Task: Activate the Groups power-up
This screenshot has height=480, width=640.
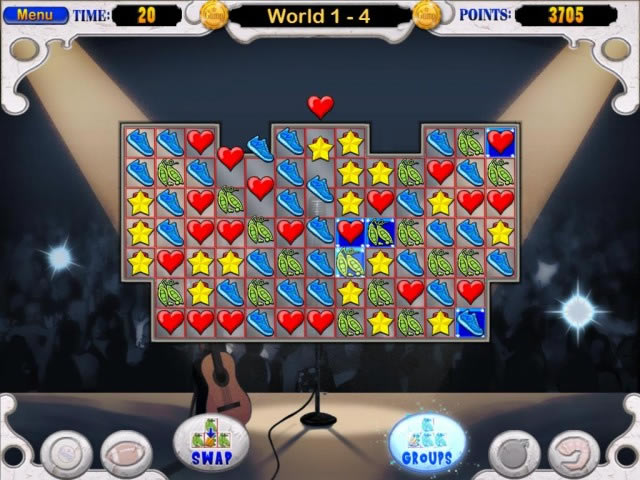Action: point(428,440)
